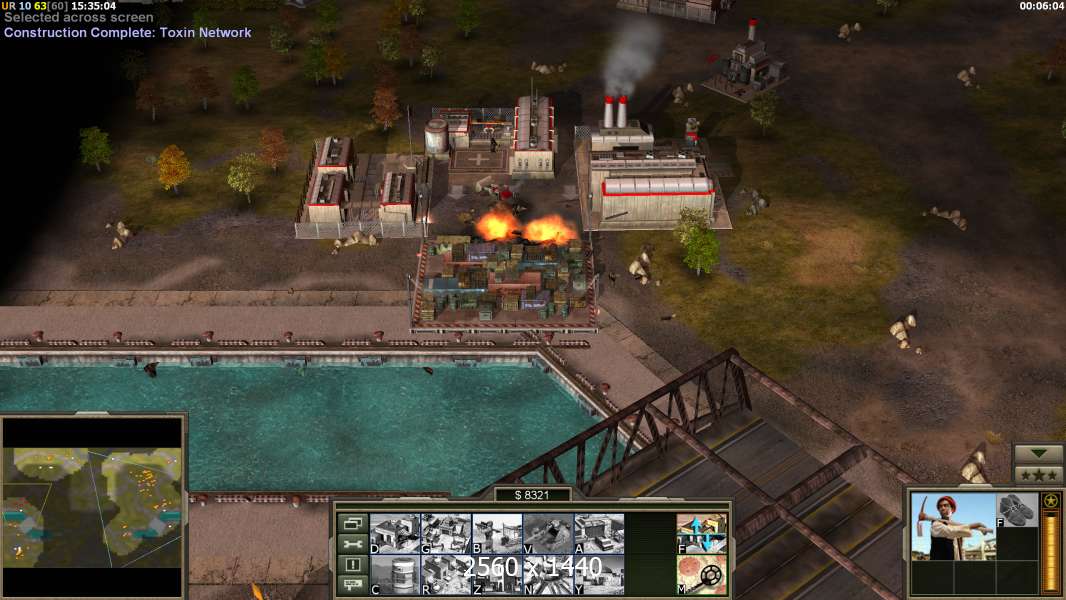Image resolution: width=1066 pixels, height=600 pixels.
Task: Select the build icon labeled Y
Action: tap(598, 574)
